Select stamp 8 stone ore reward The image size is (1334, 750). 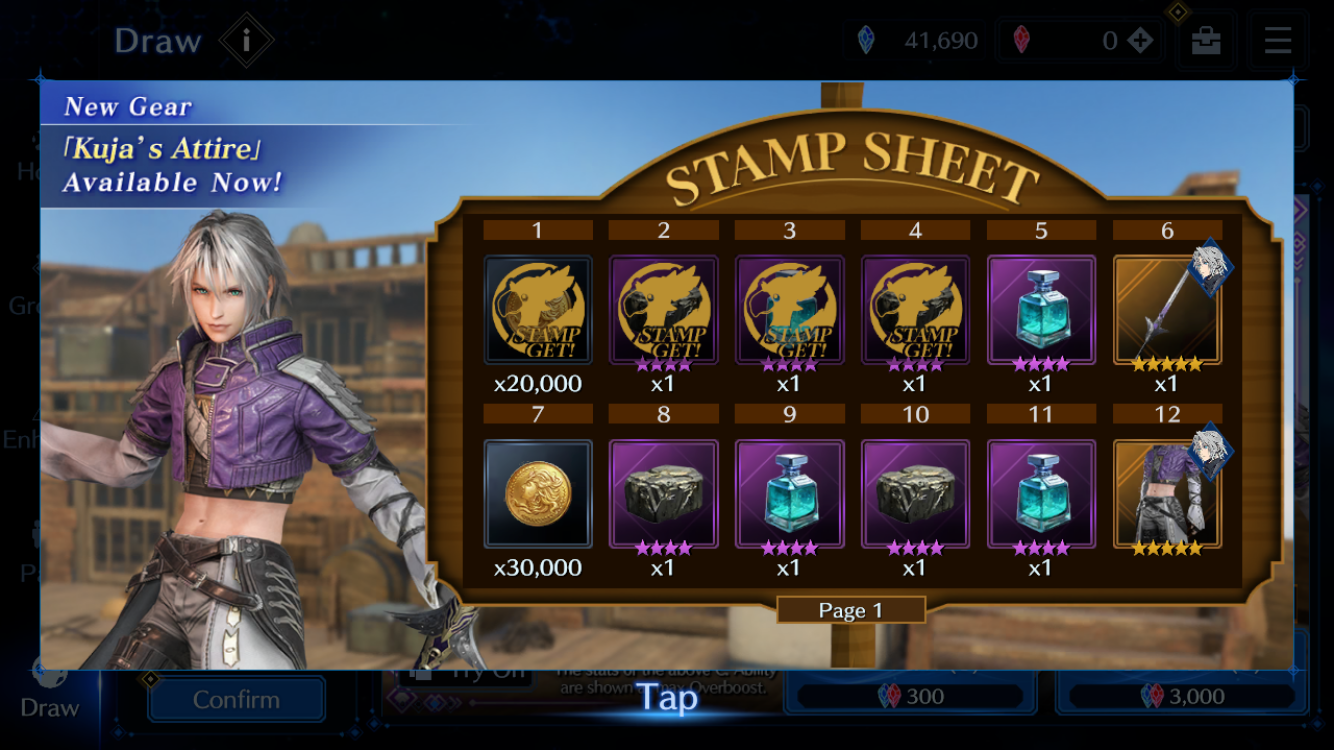coord(664,495)
